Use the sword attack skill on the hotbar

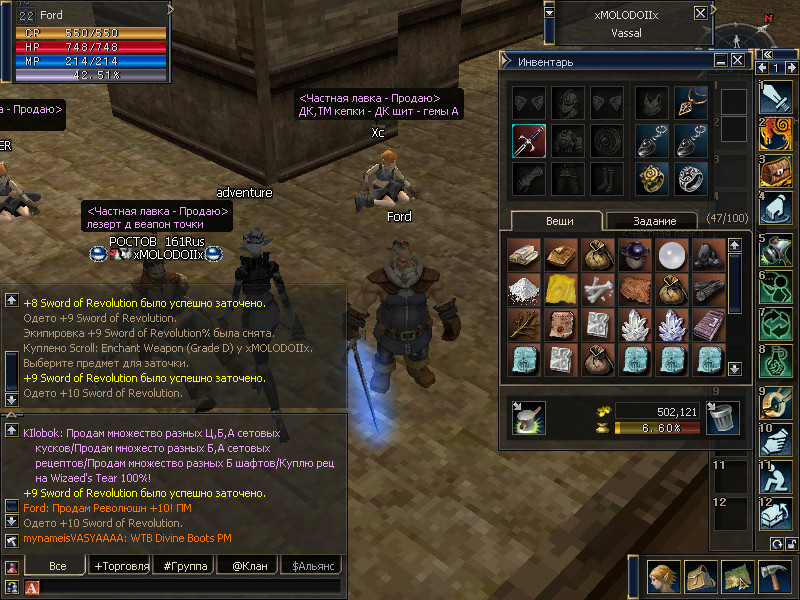tap(776, 98)
